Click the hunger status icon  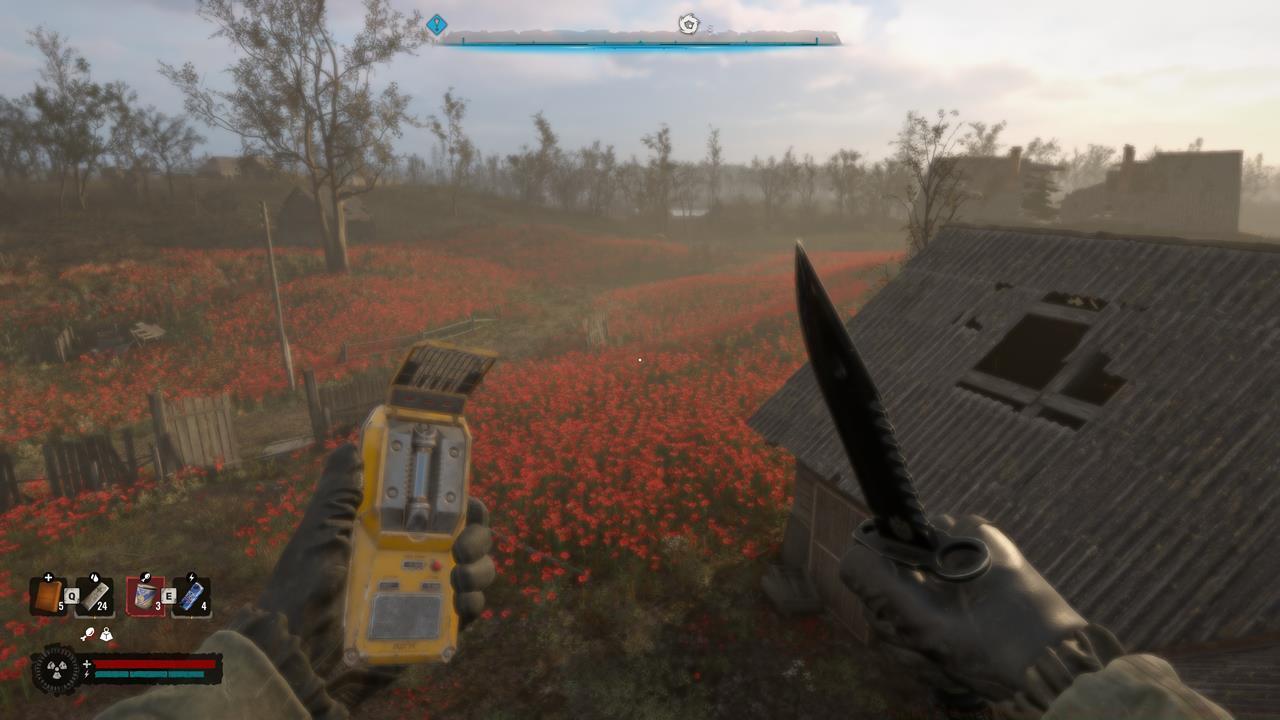coord(87,634)
